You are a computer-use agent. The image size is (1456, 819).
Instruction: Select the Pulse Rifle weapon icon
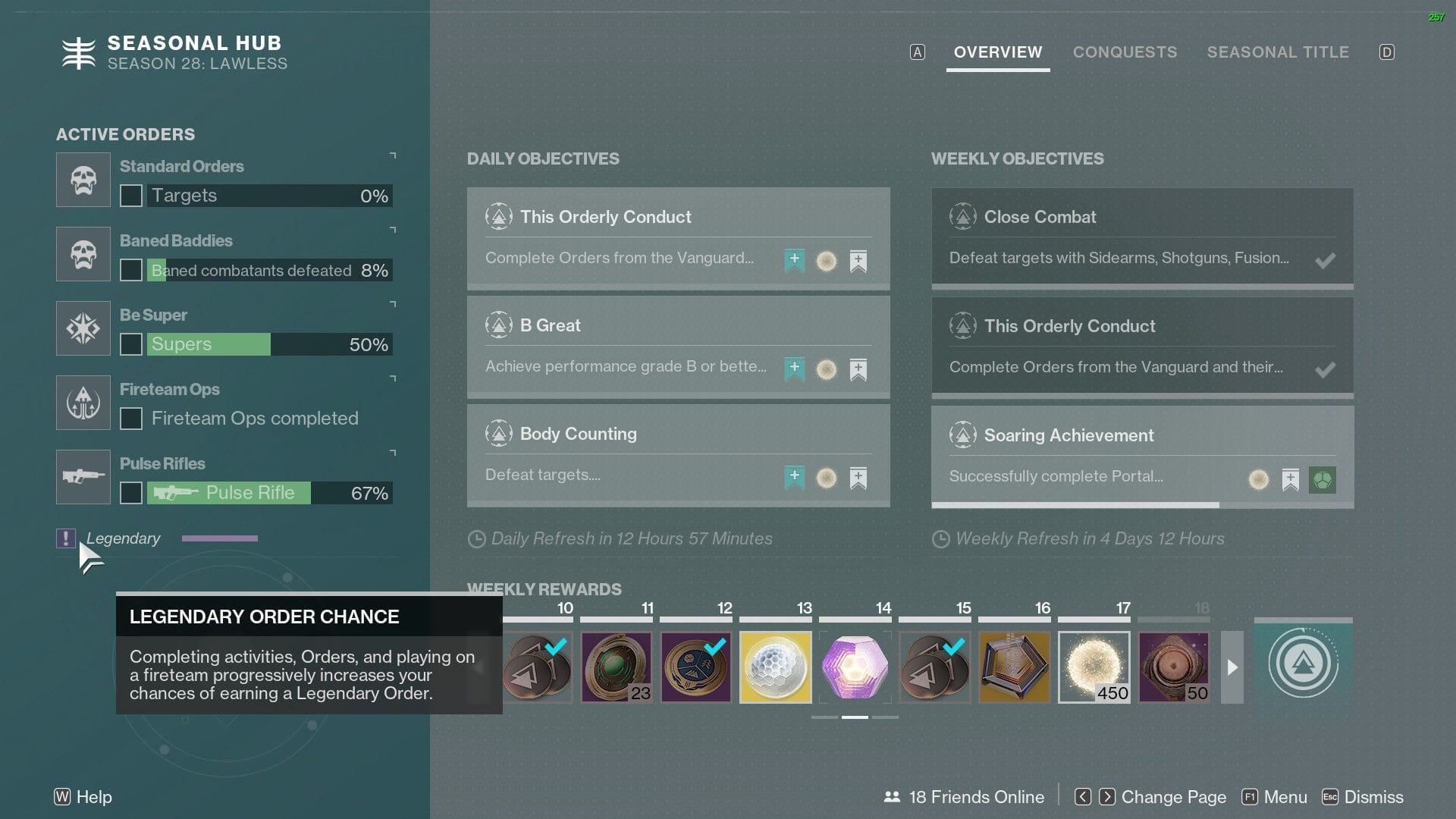[x=83, y=477]
